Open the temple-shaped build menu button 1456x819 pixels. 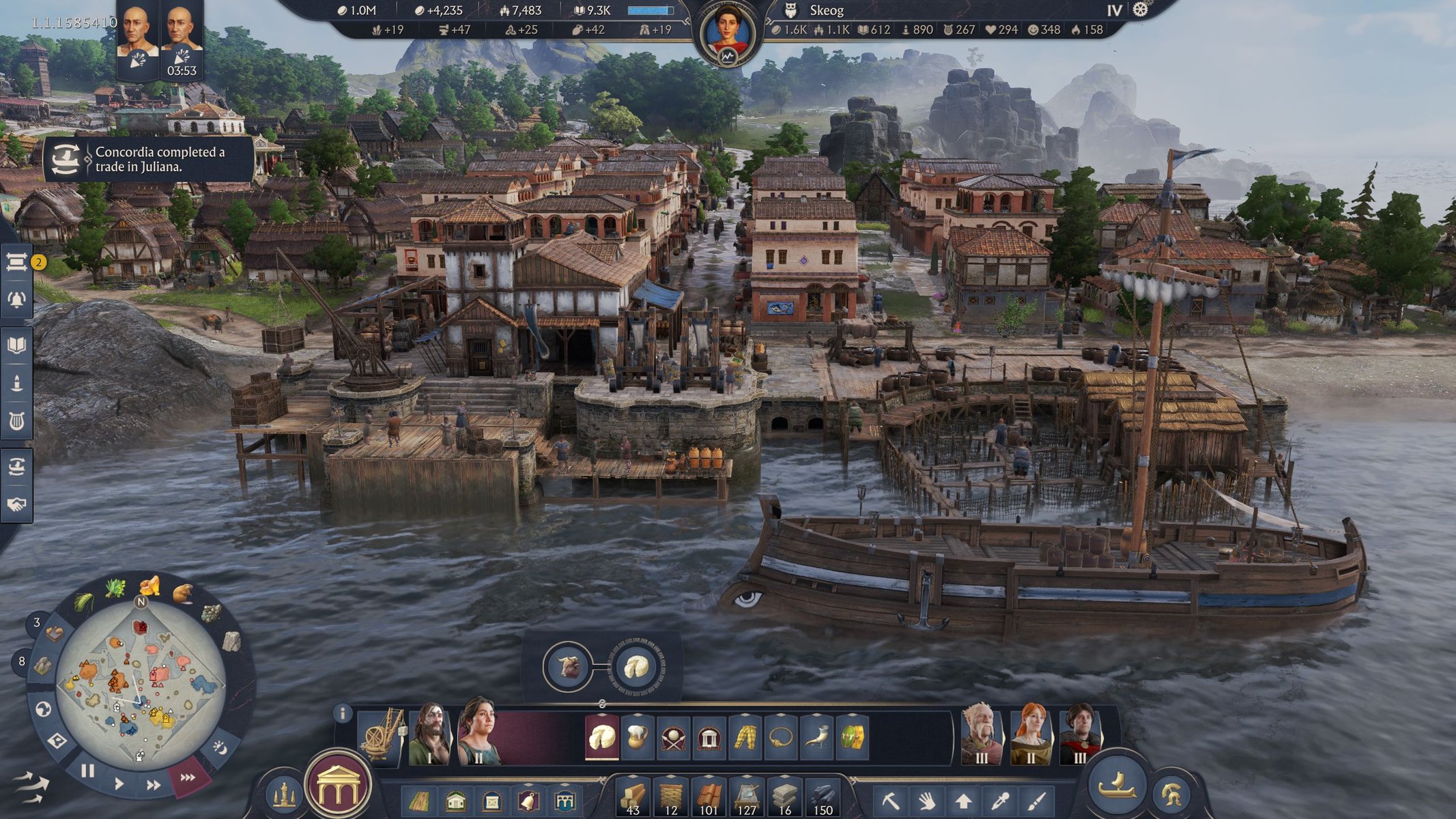tap(339, 786)
